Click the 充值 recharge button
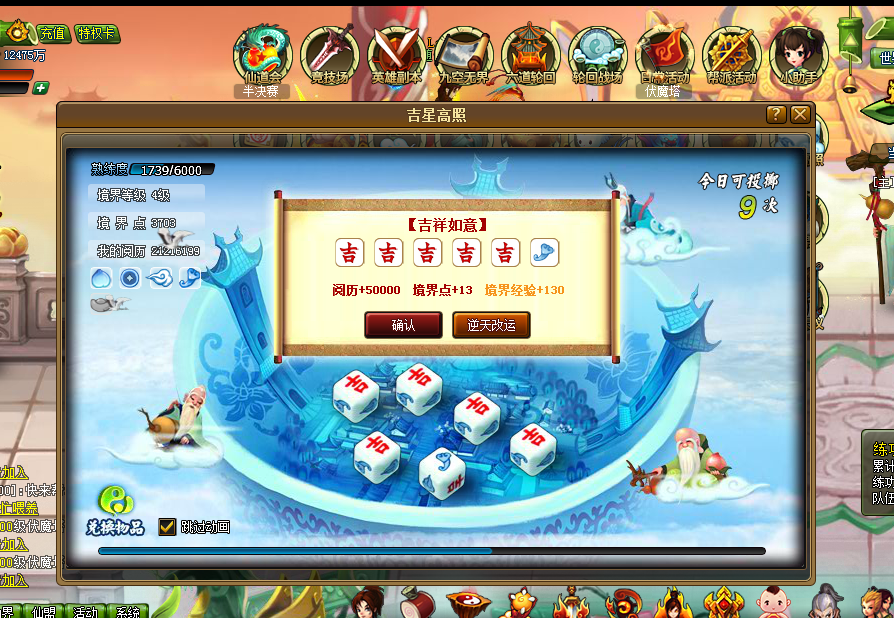894x618 pixels. click(x=52, y=33)
